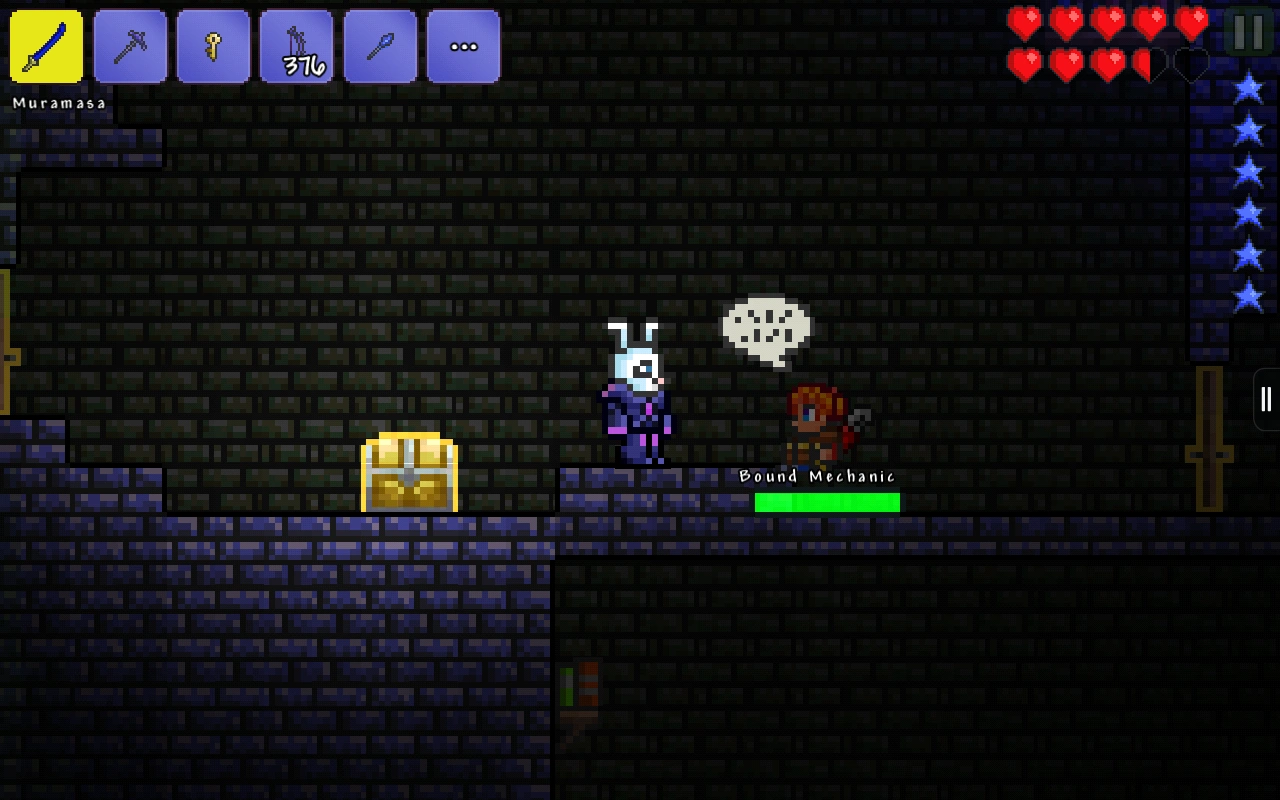The image size is (1280, 800).
Task: Tap a red heart in the health meter
Action: [x=1026, y=22]
